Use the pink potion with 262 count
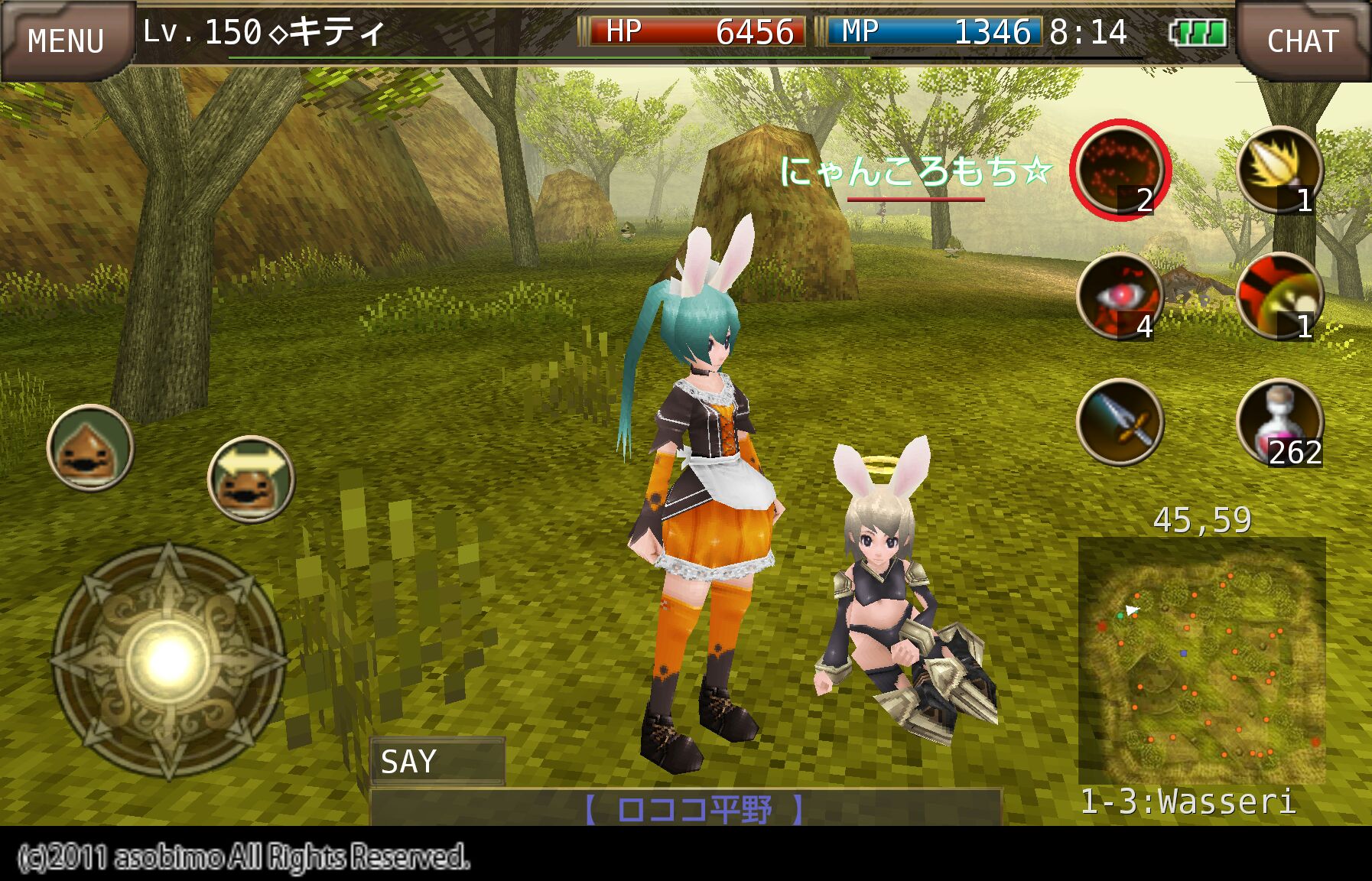 click(x=1279, y=422)
